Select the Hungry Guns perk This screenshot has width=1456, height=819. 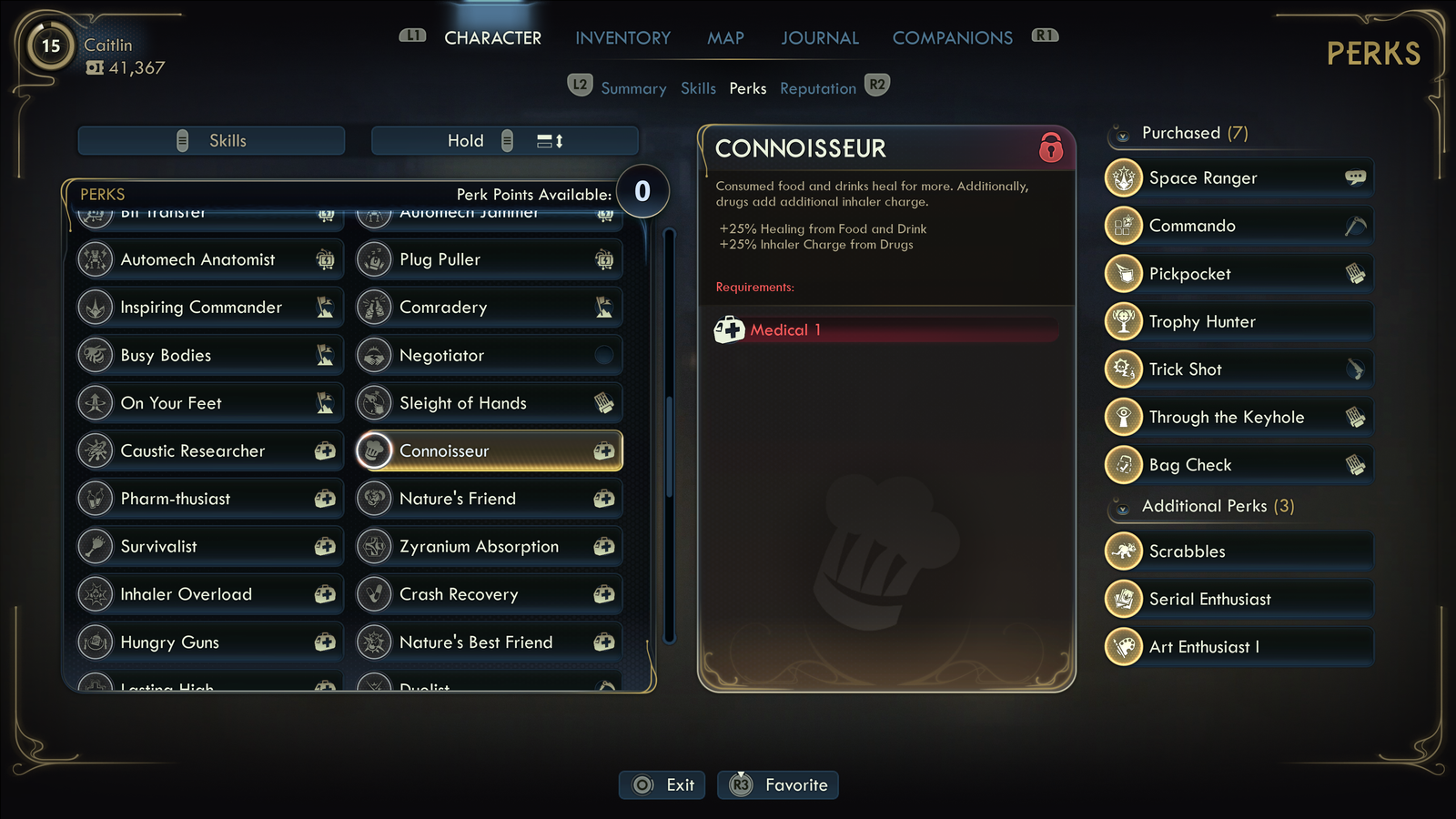coord(210,642)
